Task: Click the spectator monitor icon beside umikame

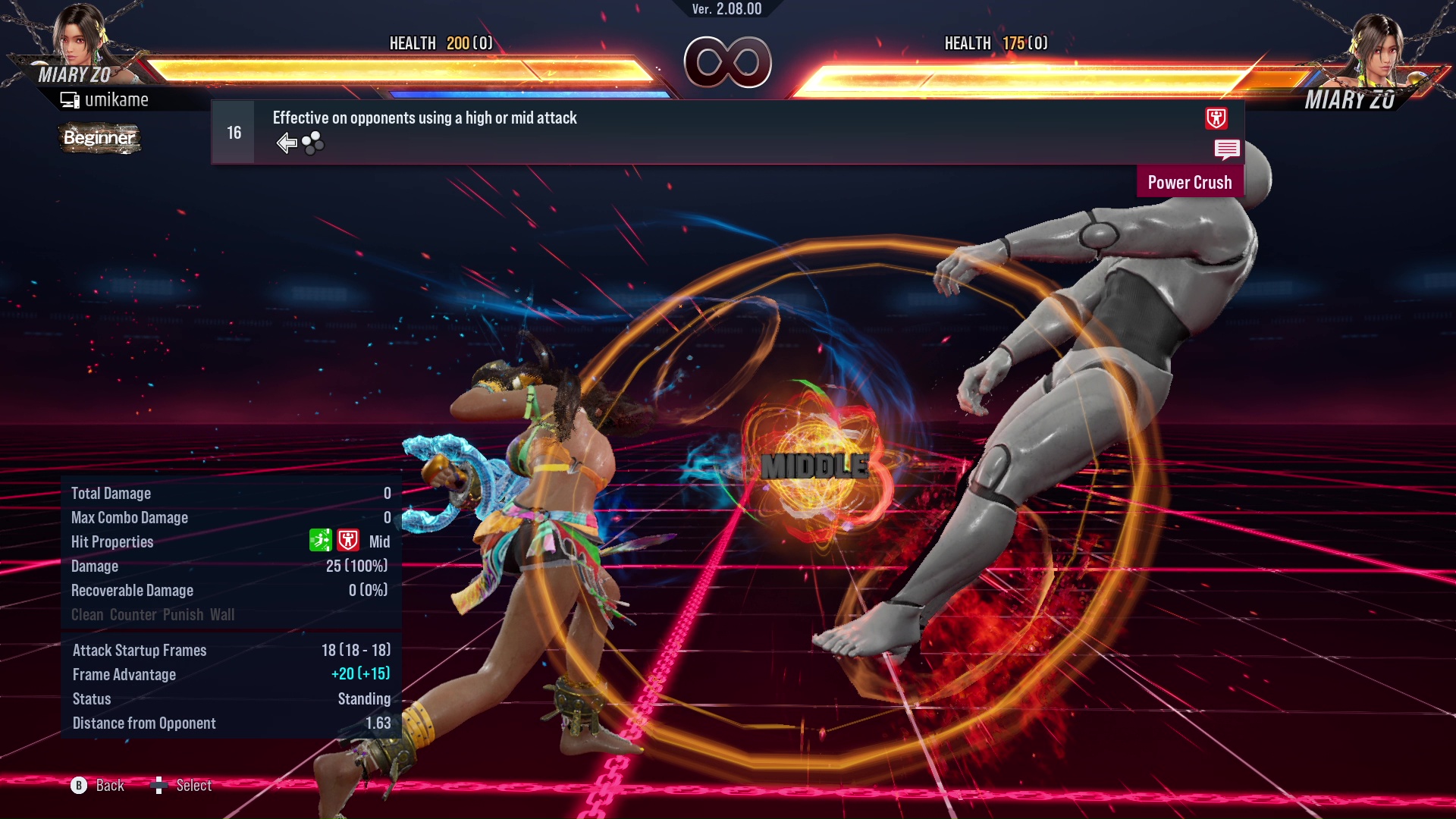Action: click(71, 99)
